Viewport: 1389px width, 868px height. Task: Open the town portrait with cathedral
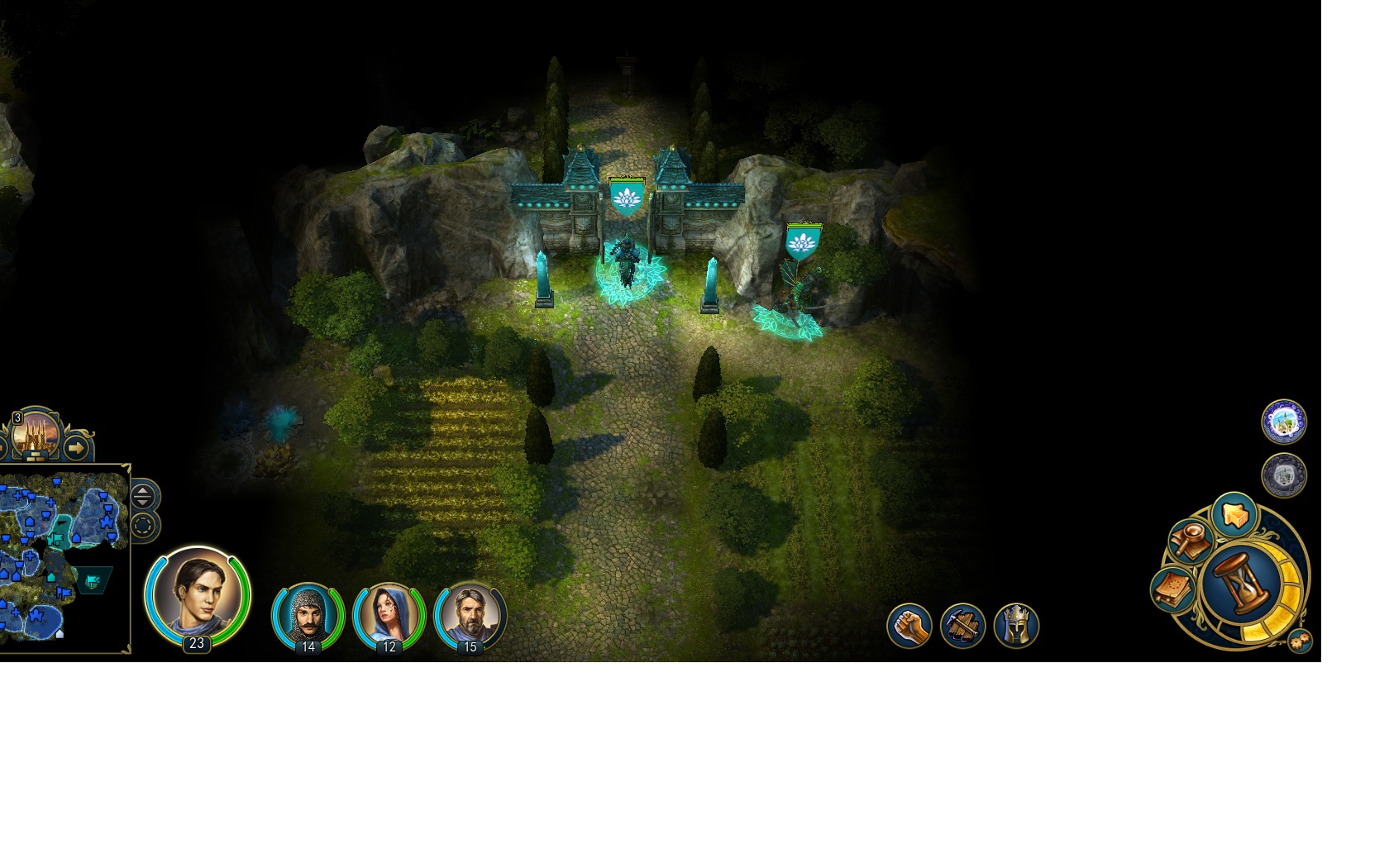click(x=36, y=433)
